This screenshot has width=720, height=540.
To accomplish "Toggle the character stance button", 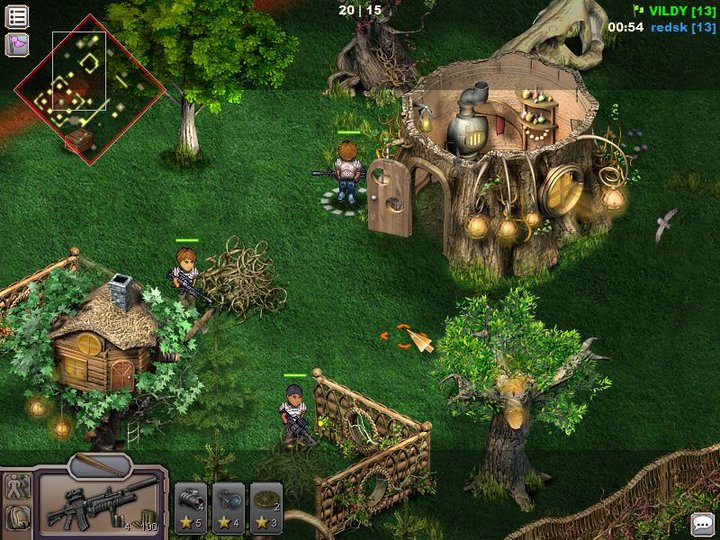I will 17,487.
